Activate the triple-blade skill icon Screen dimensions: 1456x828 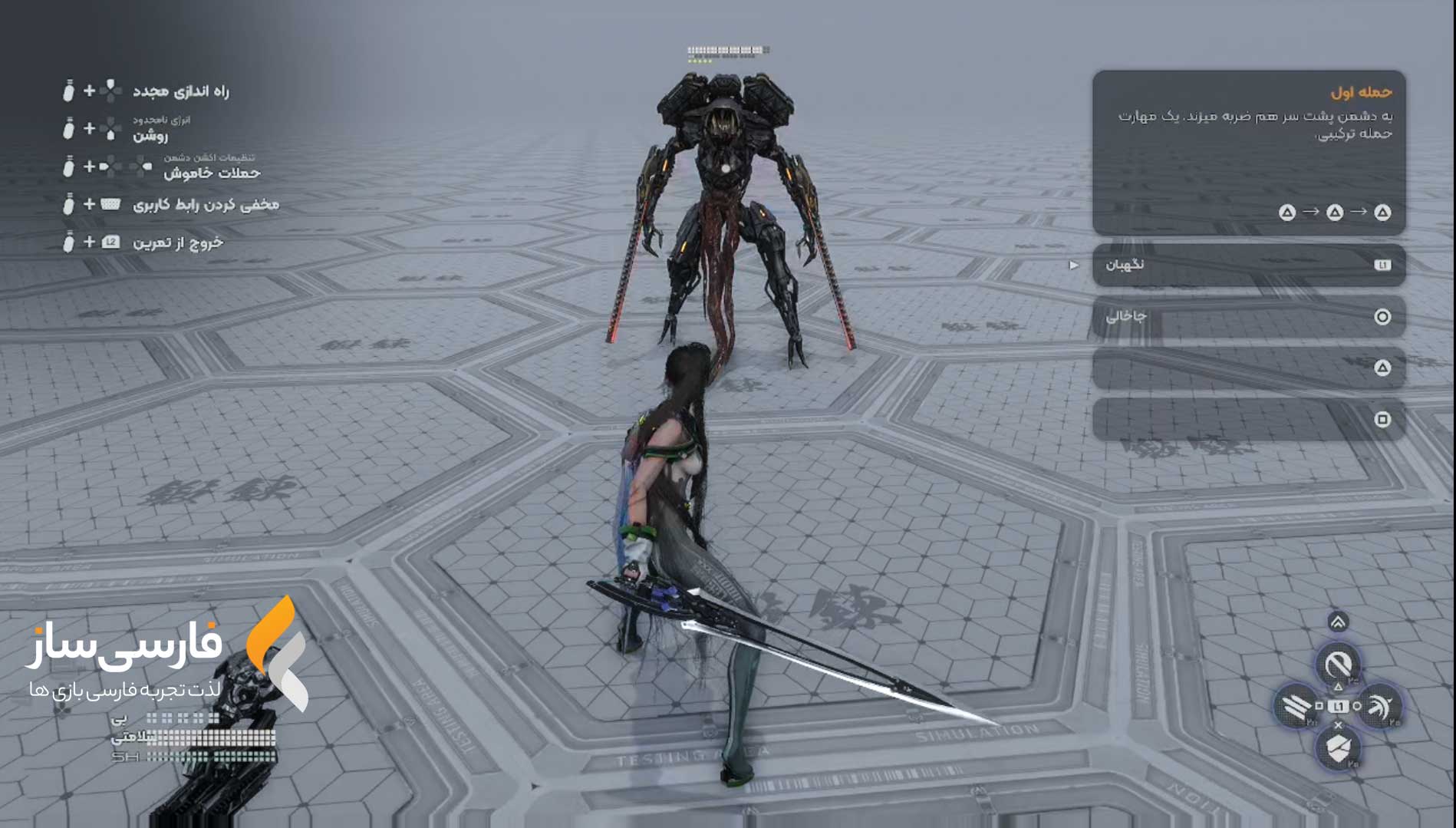point(1296,706)
